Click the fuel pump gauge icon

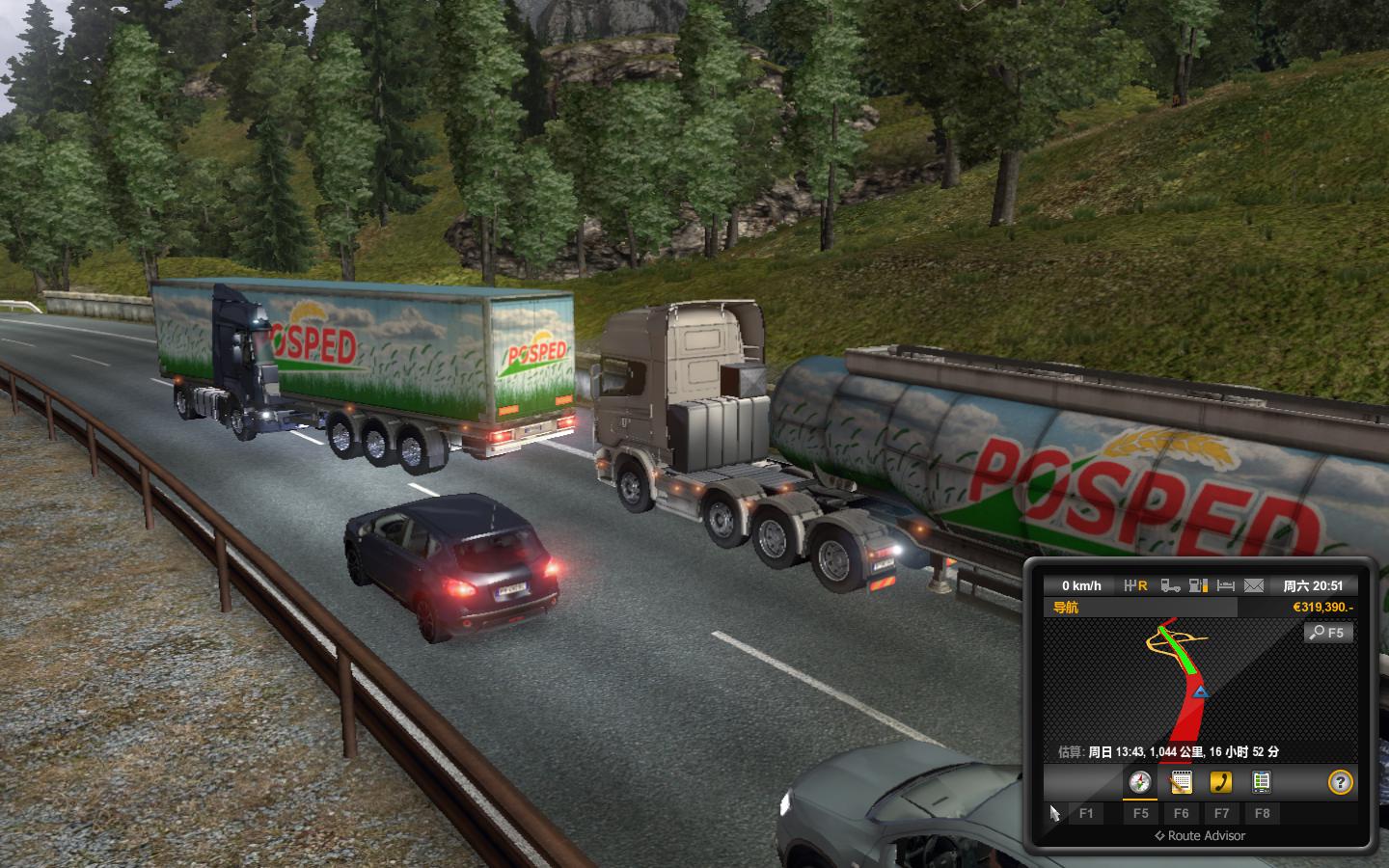(x=1198, y=585)
